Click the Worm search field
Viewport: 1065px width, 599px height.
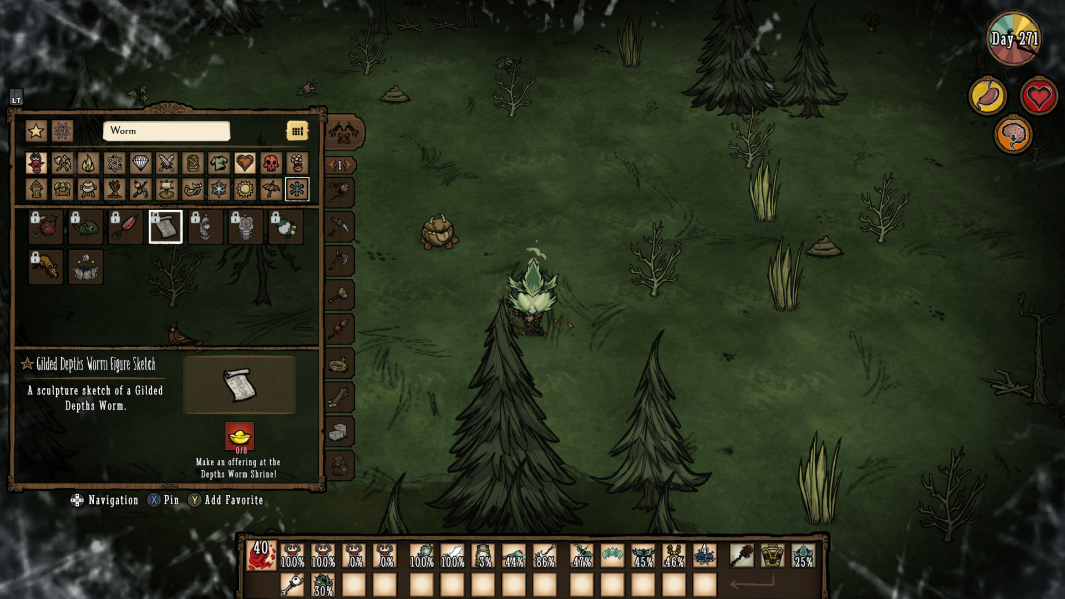166,131
